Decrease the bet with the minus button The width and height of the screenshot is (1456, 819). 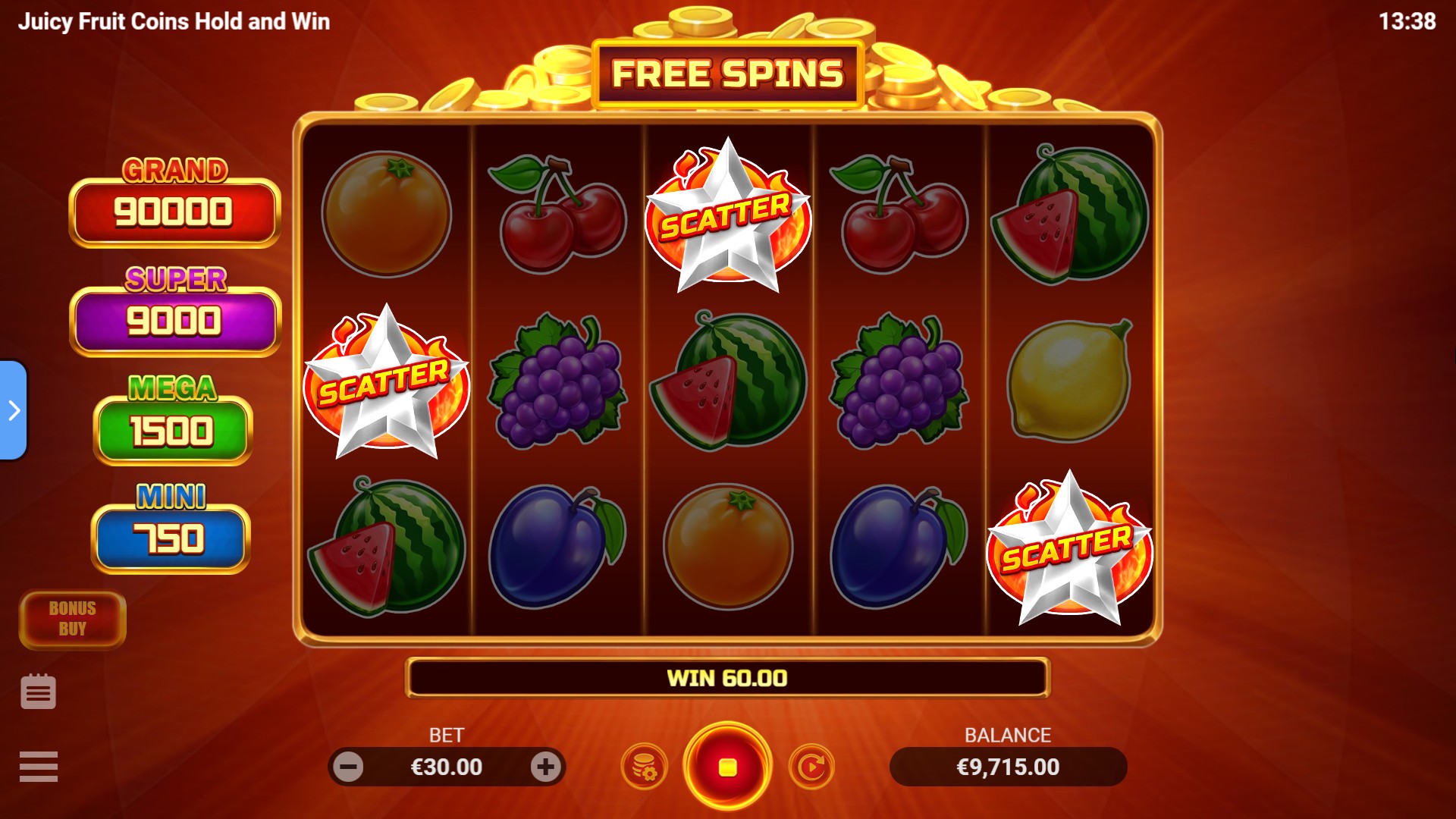coord(349,767)
